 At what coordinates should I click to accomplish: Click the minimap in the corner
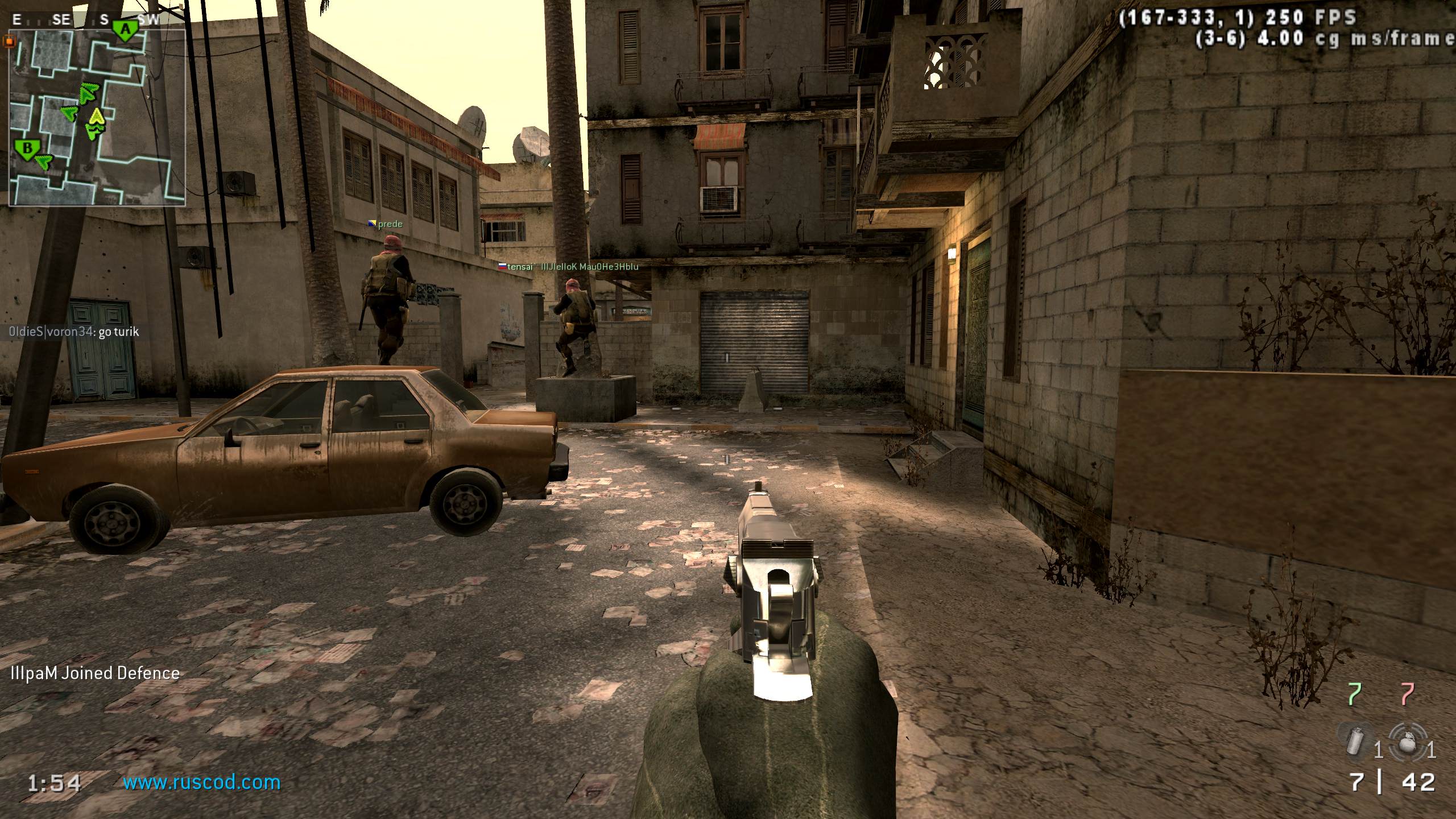97,117
